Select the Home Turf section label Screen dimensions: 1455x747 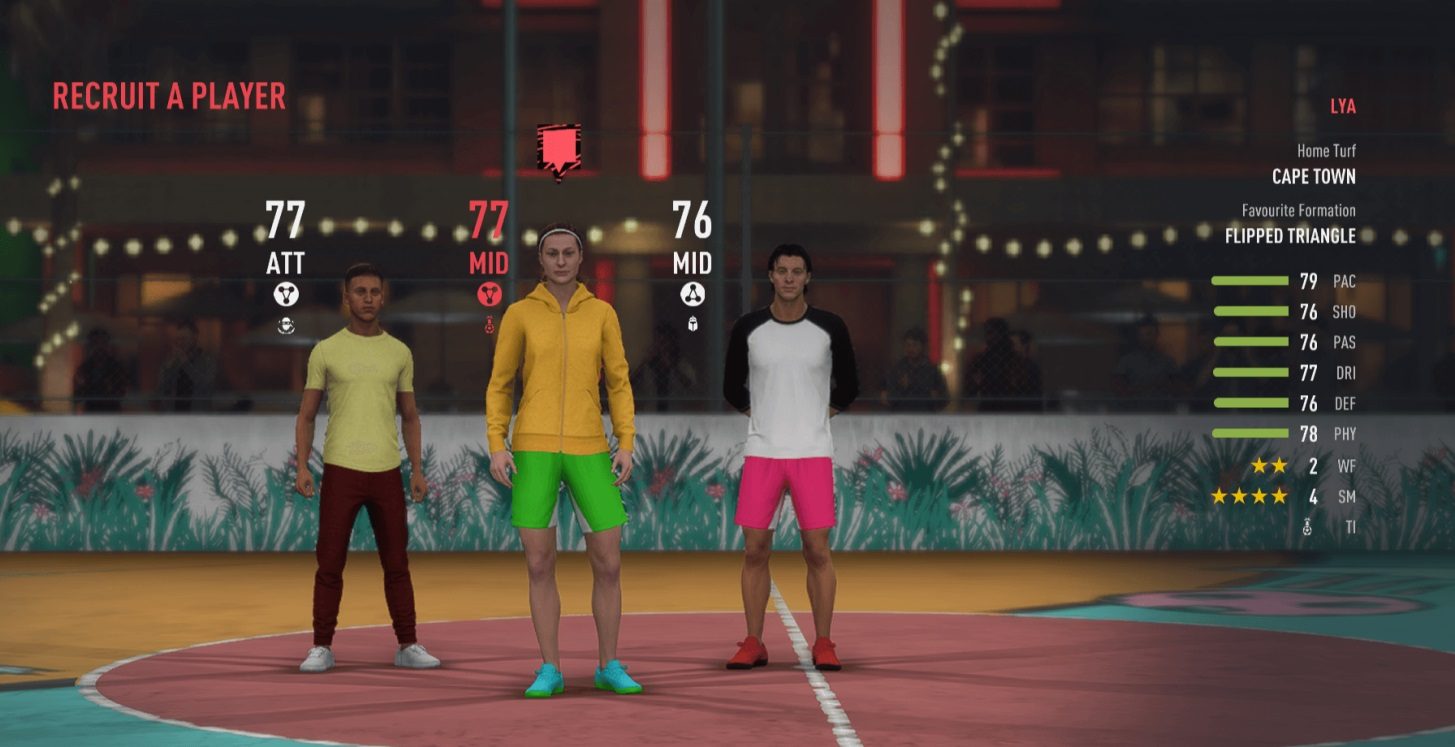tap(1324, 151)
